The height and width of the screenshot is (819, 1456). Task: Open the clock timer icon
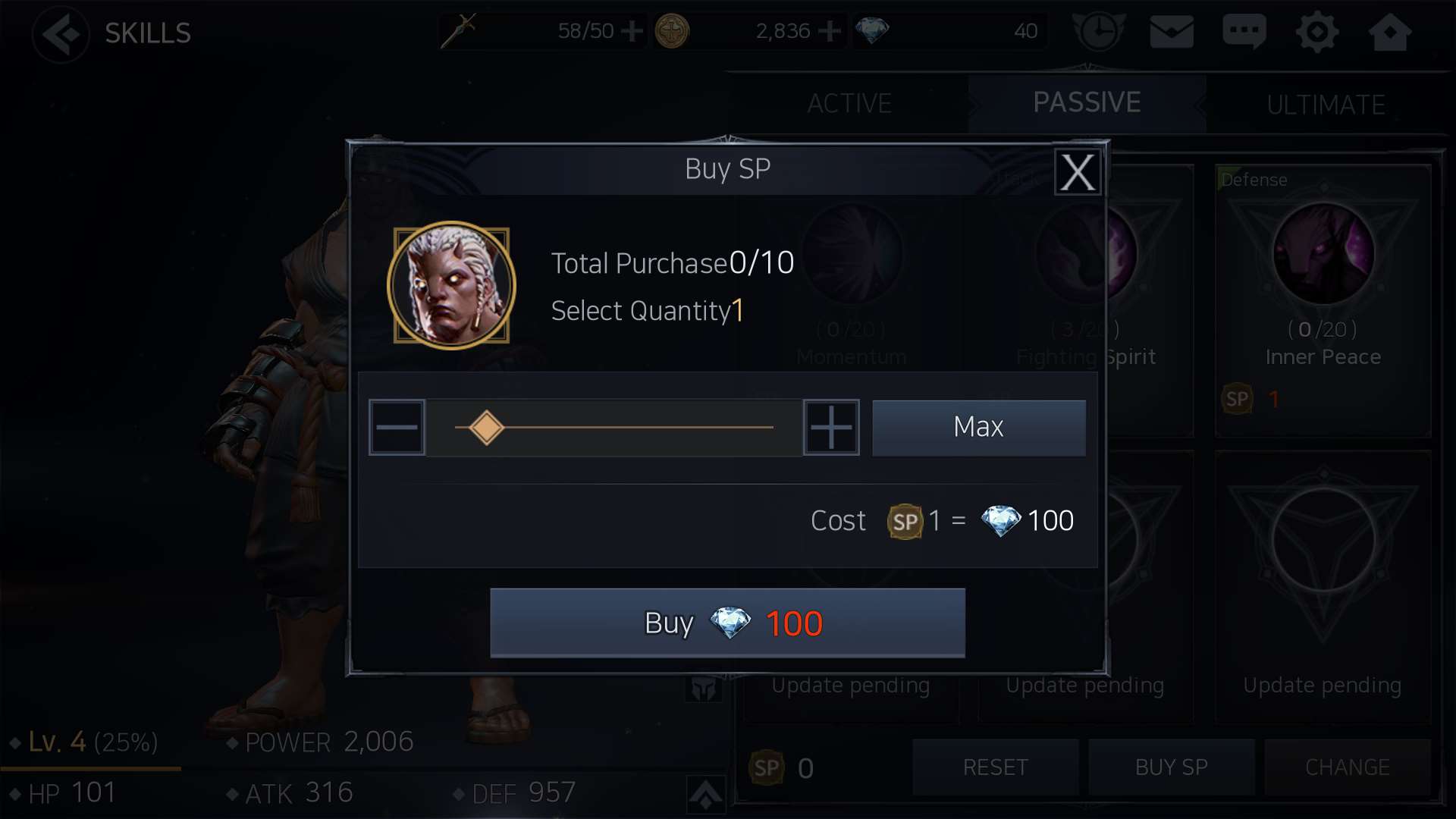click(1098, 32)
